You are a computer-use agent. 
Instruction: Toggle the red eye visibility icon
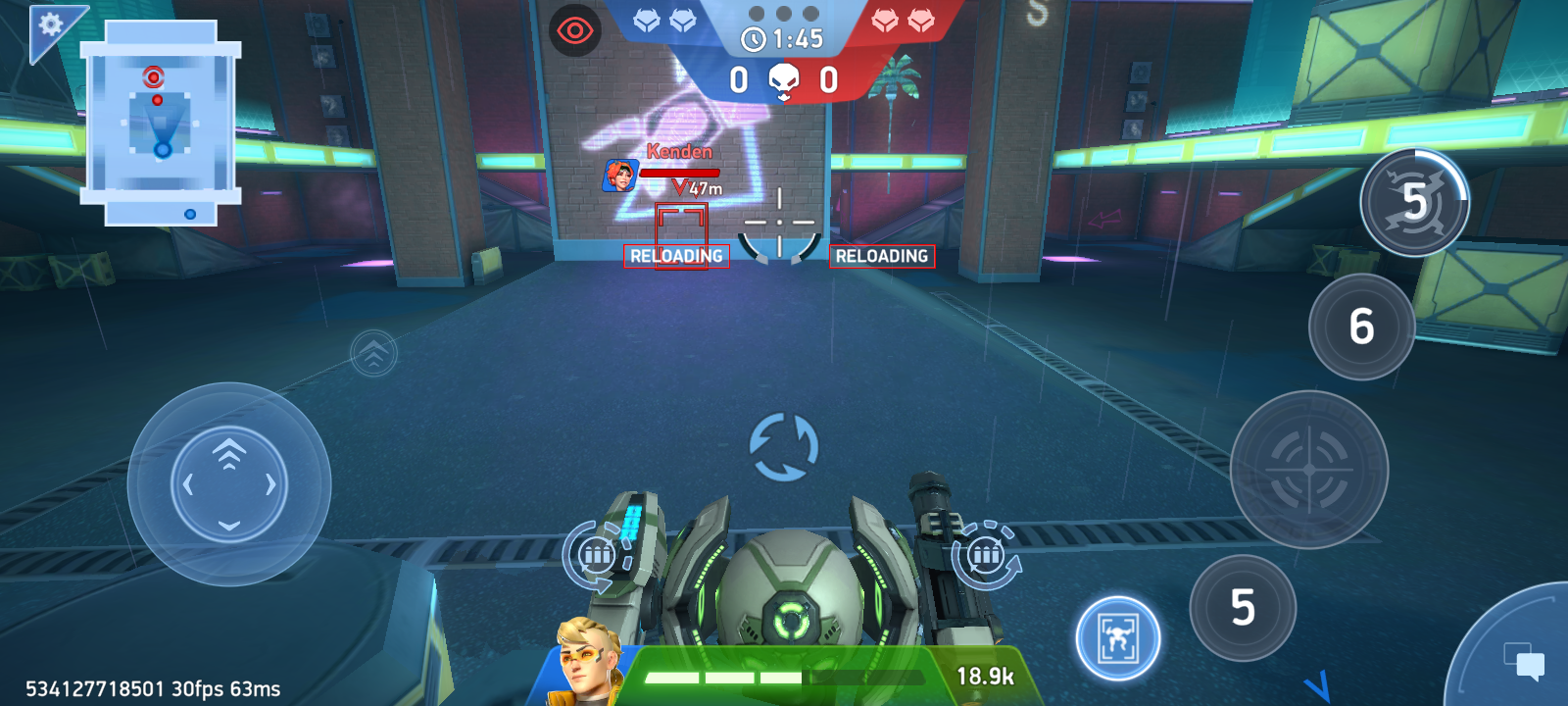pyautogui.click(x=575, y=31)
